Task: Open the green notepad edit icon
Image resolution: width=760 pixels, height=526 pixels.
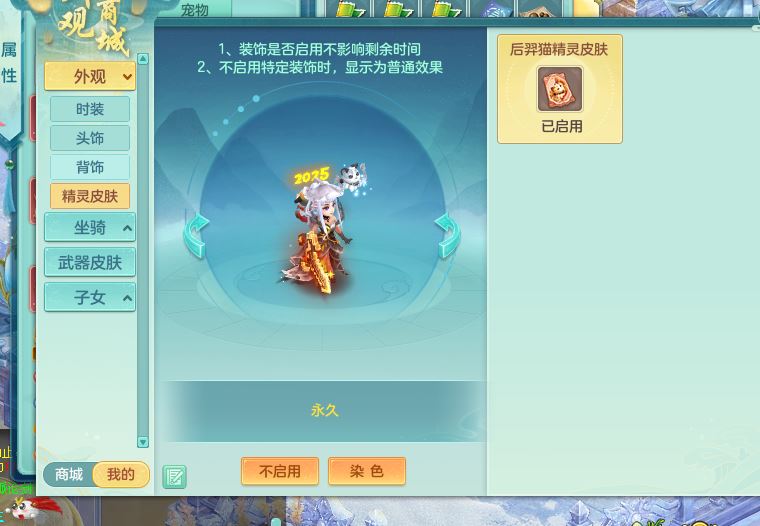Action: (174, 476)
